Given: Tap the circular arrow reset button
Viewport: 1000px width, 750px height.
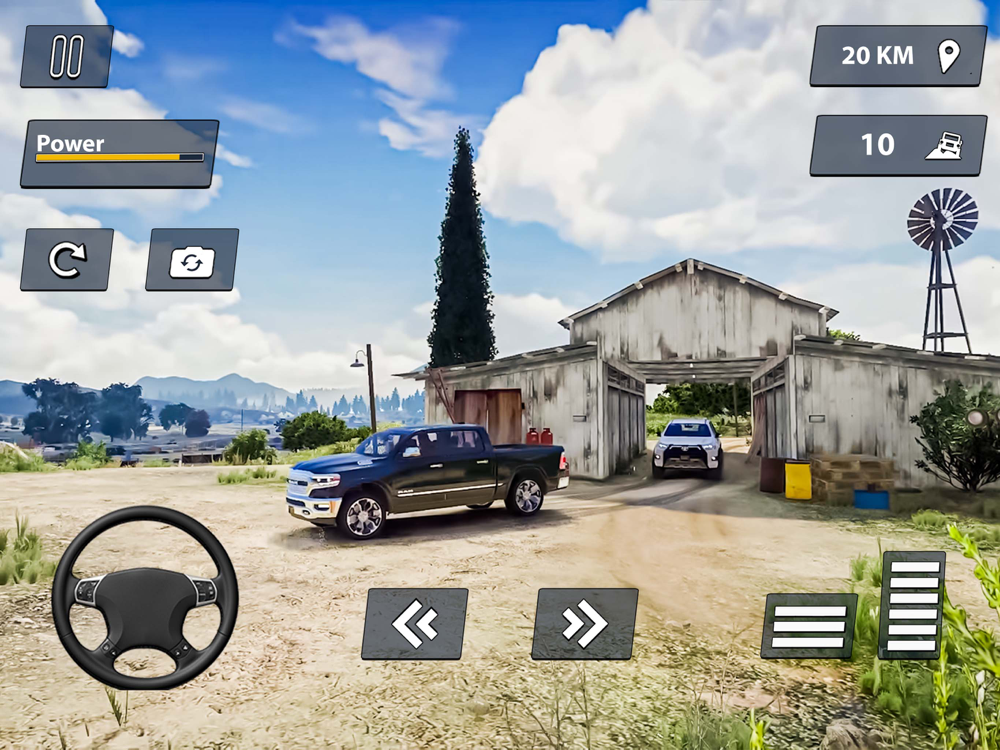Looking at the screenshot, I should 67,260.
